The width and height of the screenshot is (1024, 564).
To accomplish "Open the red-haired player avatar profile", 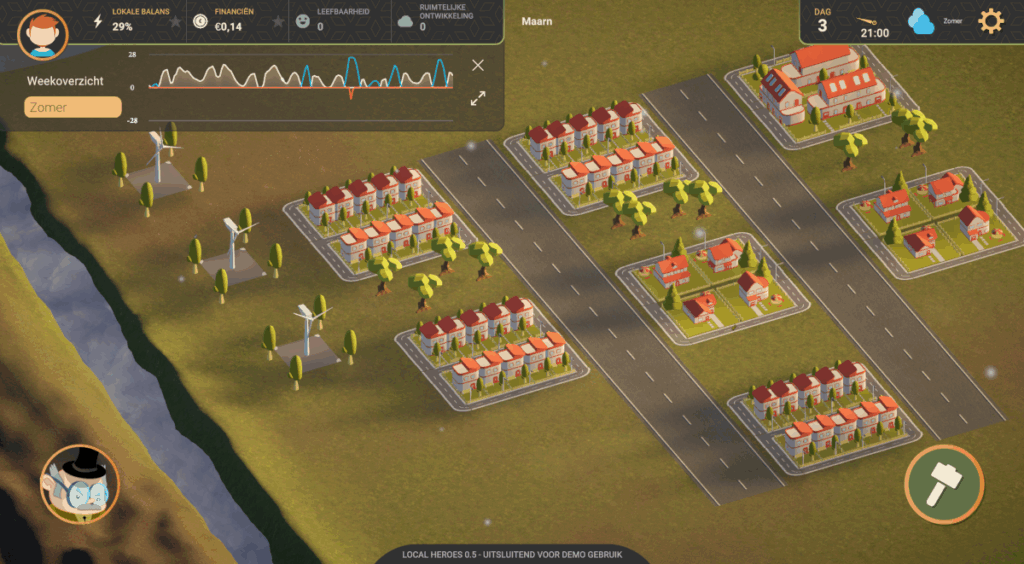I will (43, 35).
